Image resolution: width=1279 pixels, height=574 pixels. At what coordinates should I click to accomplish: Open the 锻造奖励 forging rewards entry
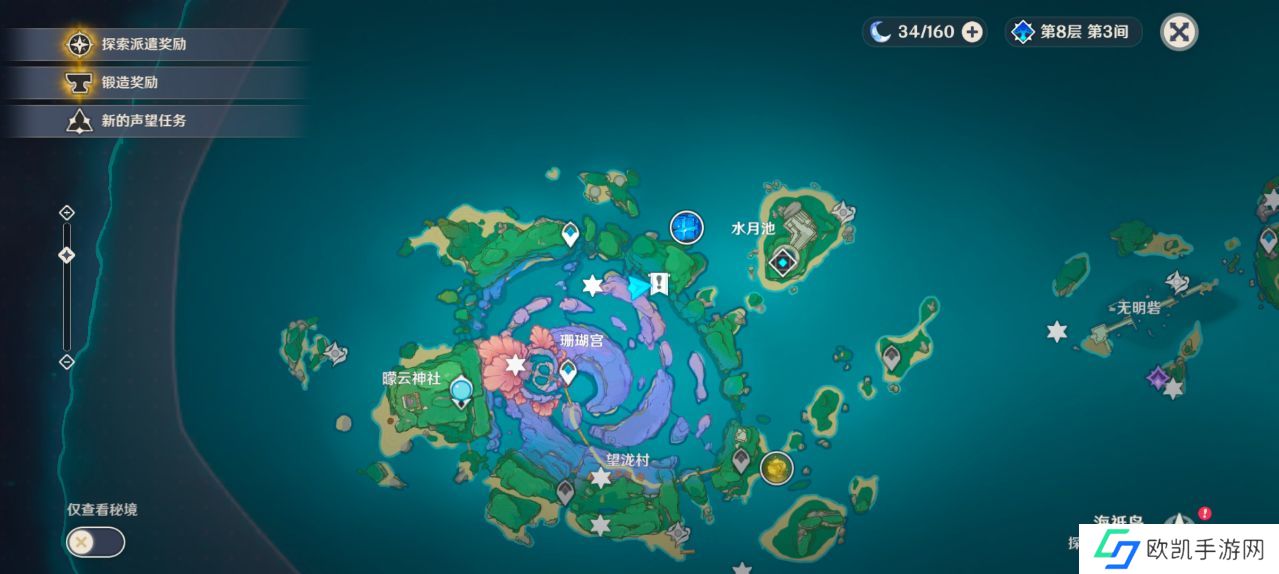coord(128,83)
